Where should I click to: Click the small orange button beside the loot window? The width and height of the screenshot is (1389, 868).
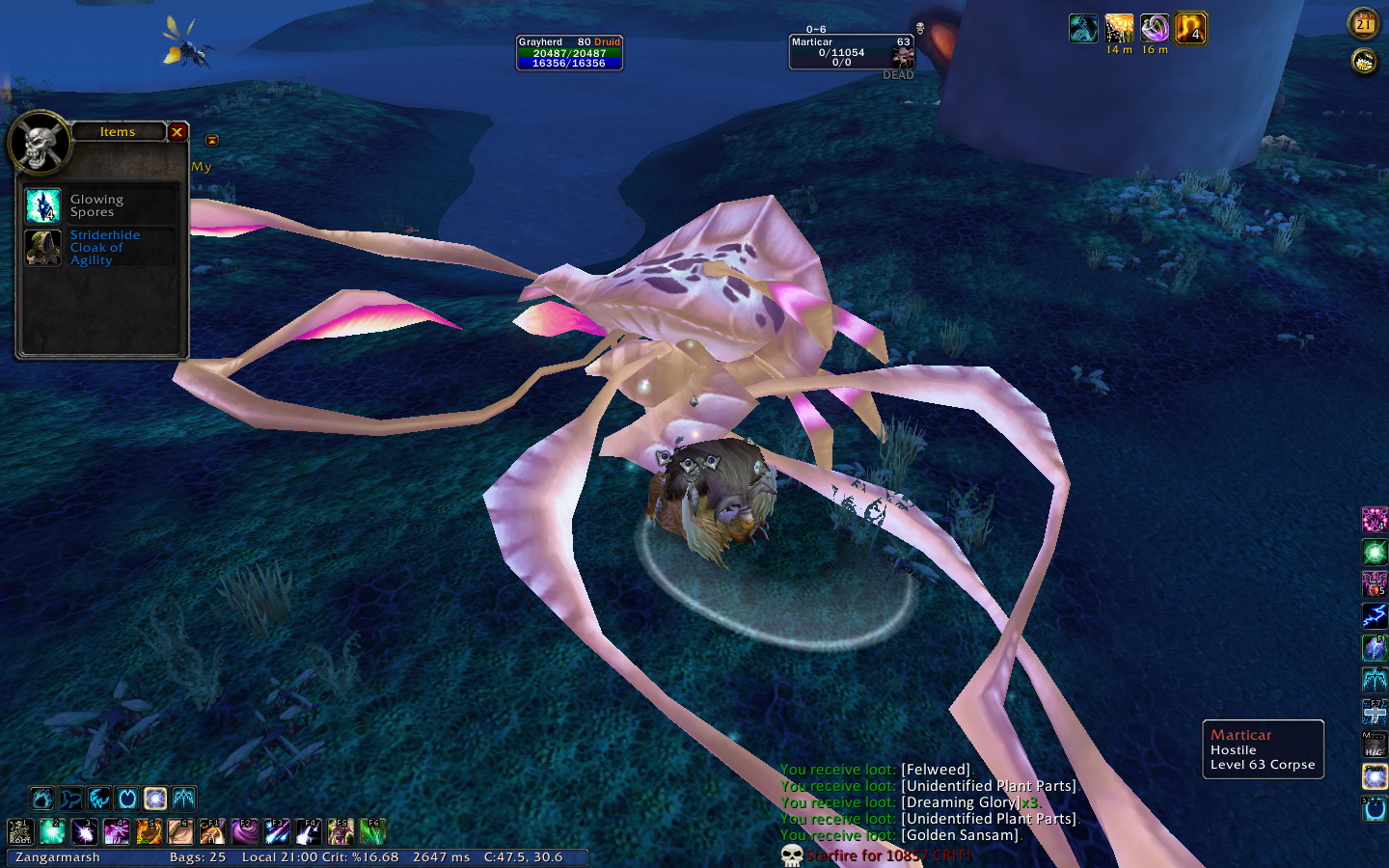(212, 141)
